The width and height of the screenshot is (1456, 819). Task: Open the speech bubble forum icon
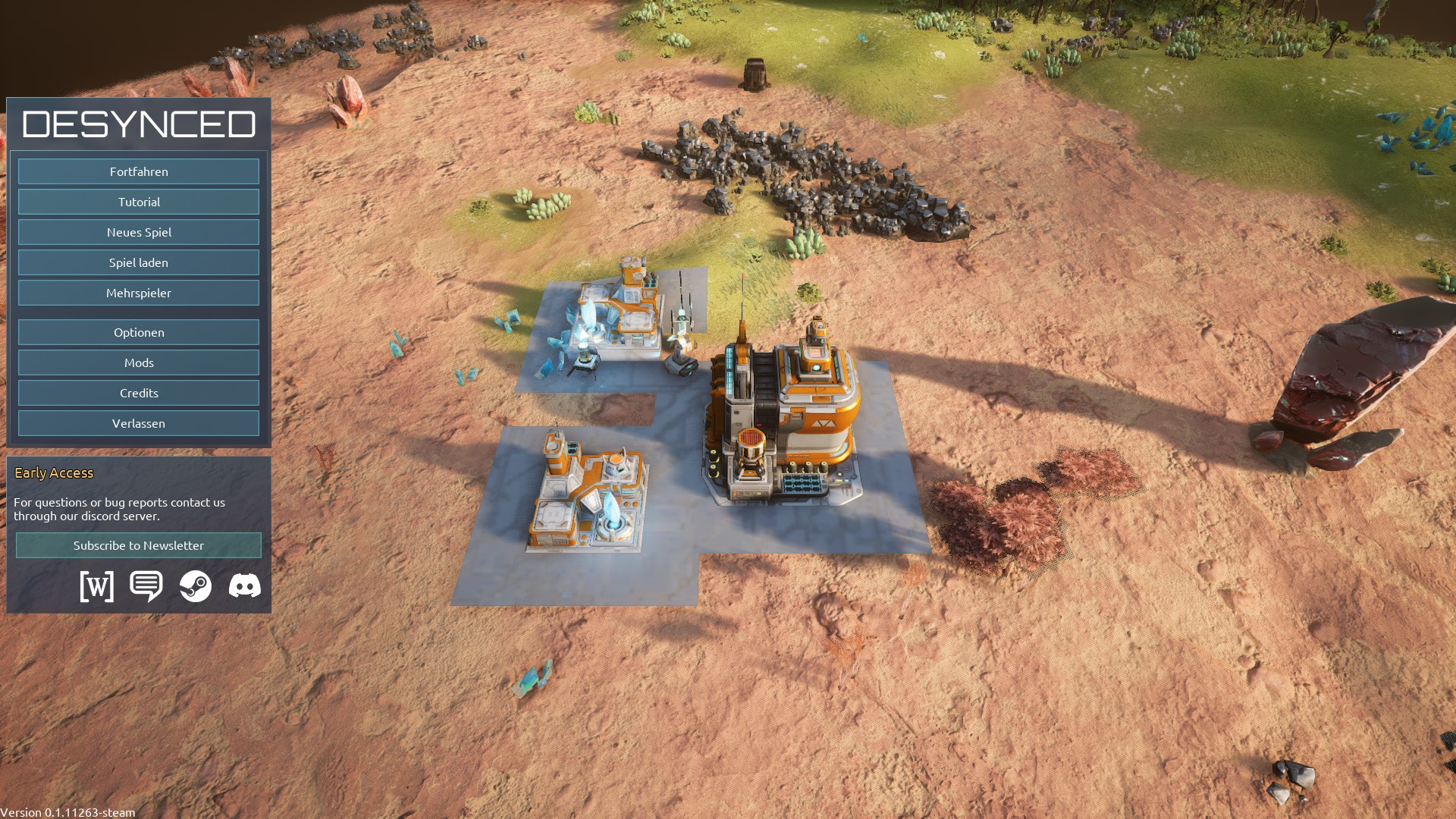[x=146, y=586]
